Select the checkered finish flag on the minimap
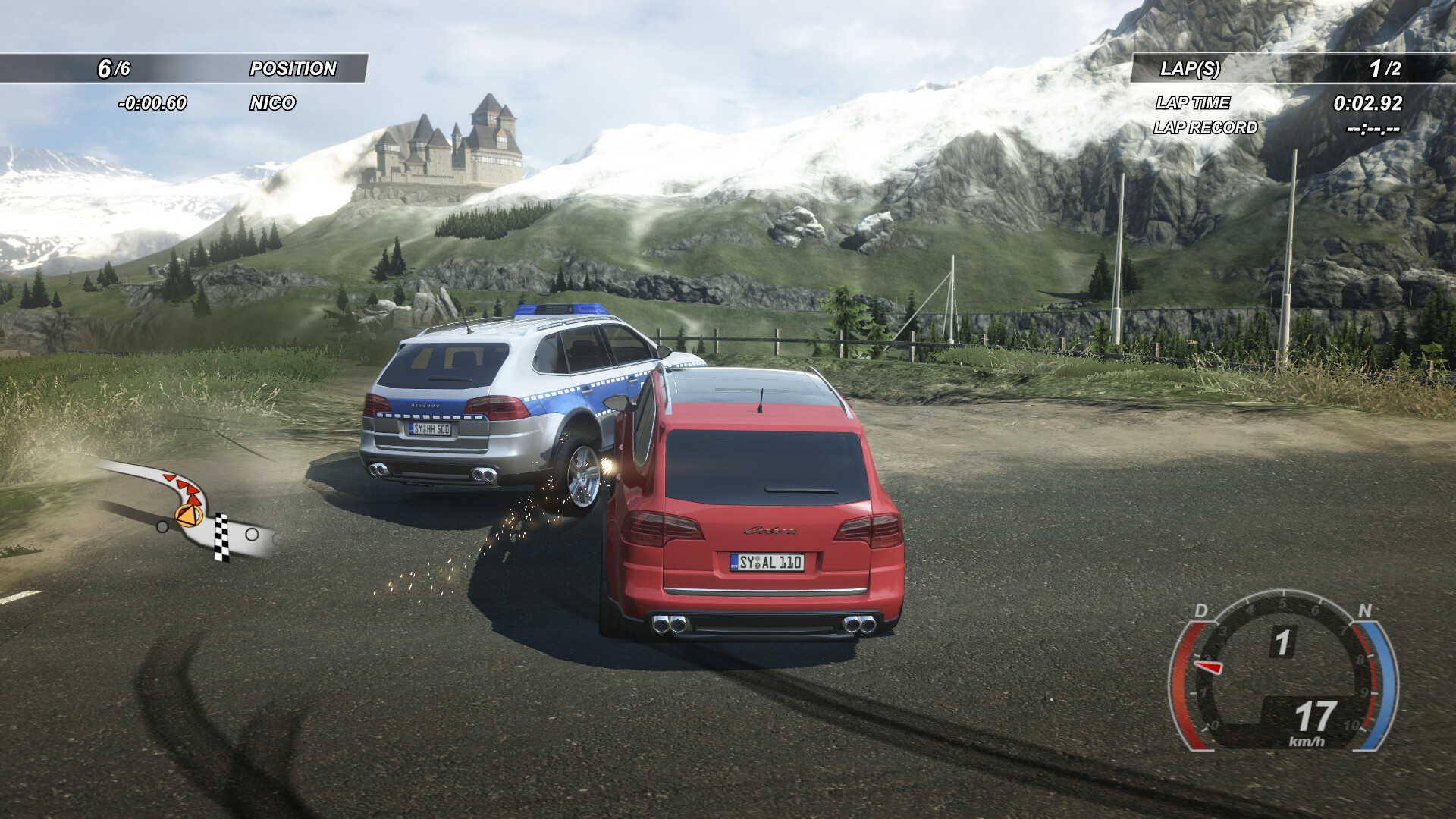1456x819 pixels. (x=221, y=538)
